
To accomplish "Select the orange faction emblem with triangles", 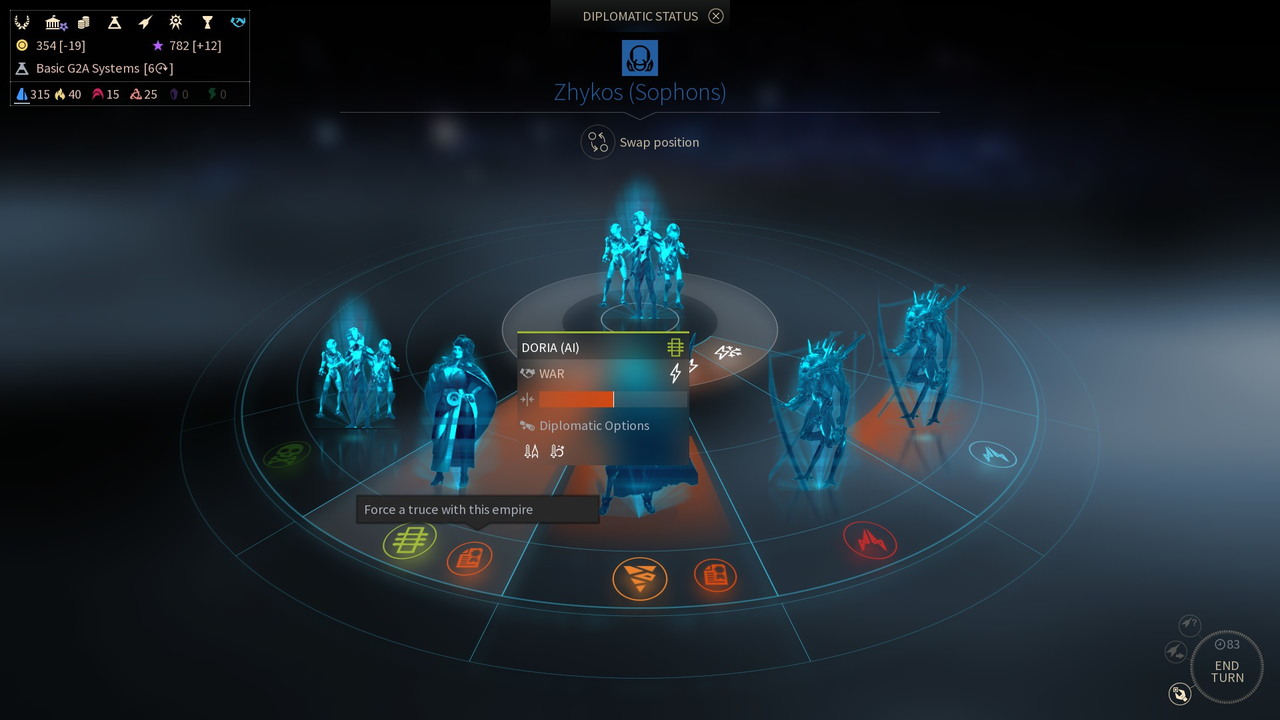I will tap(640, 578).
